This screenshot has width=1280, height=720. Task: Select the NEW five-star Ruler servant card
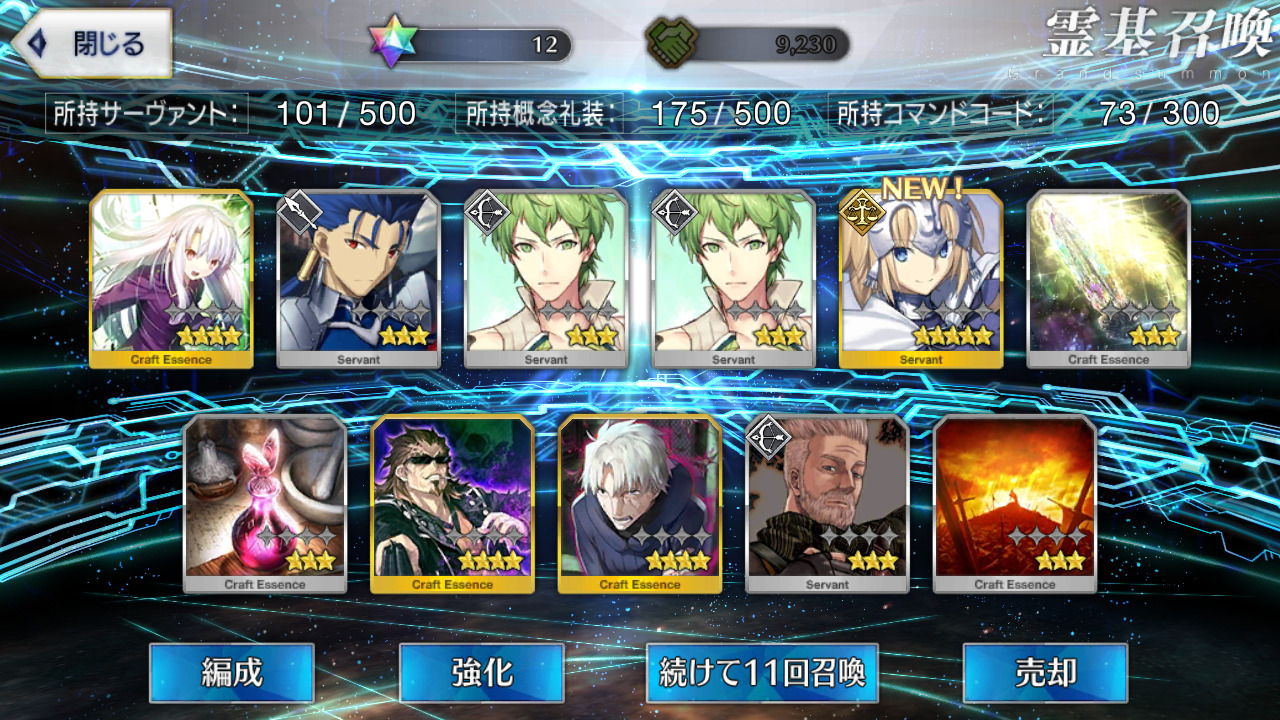[x=921, y=278]
